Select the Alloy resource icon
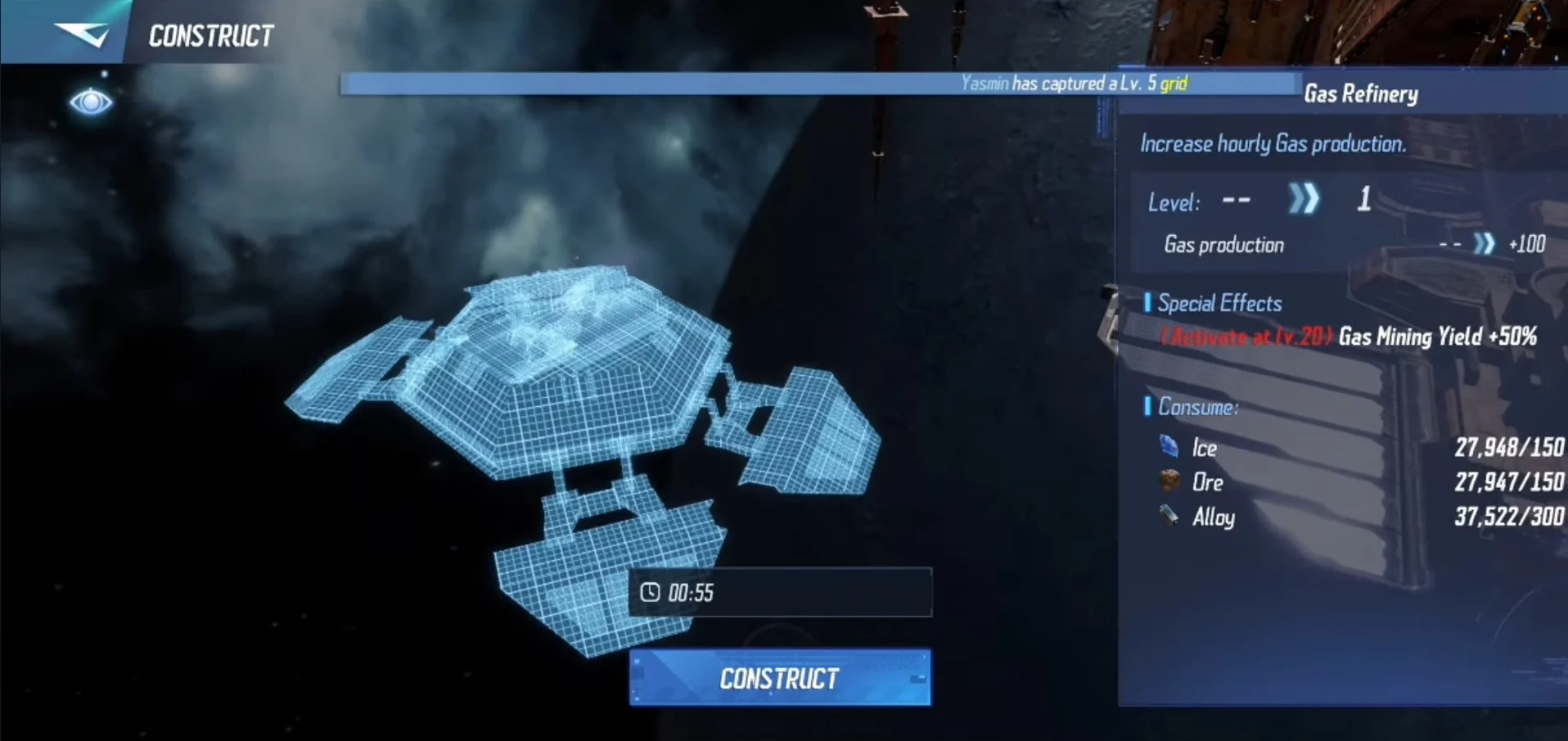 pyautogui.click(x=1169, y=516)
